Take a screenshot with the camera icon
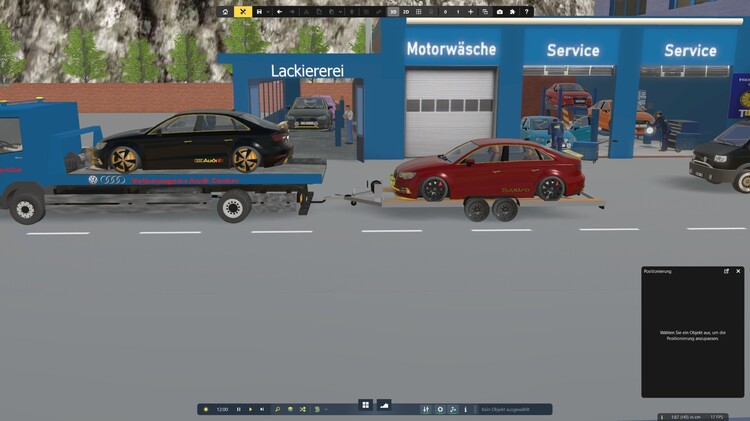The image size is (750, 421). 499,12
